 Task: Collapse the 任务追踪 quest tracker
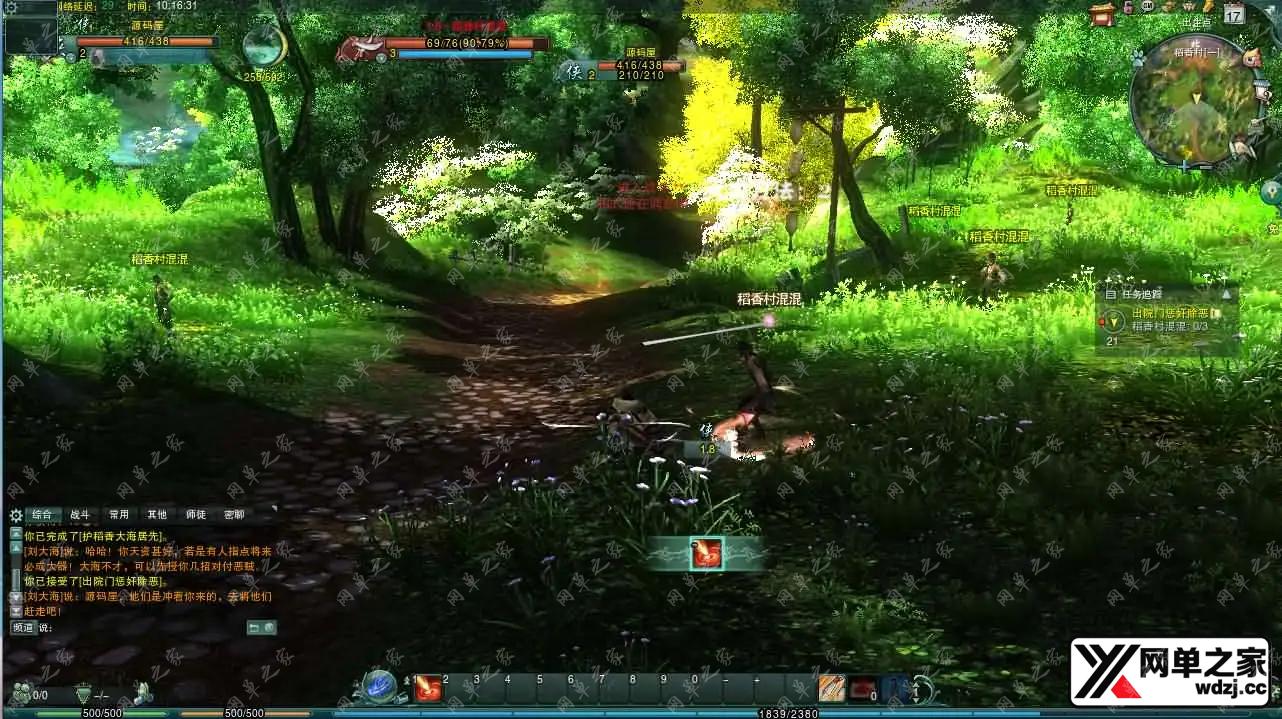pyautogui.click(x=1226, y=294)
